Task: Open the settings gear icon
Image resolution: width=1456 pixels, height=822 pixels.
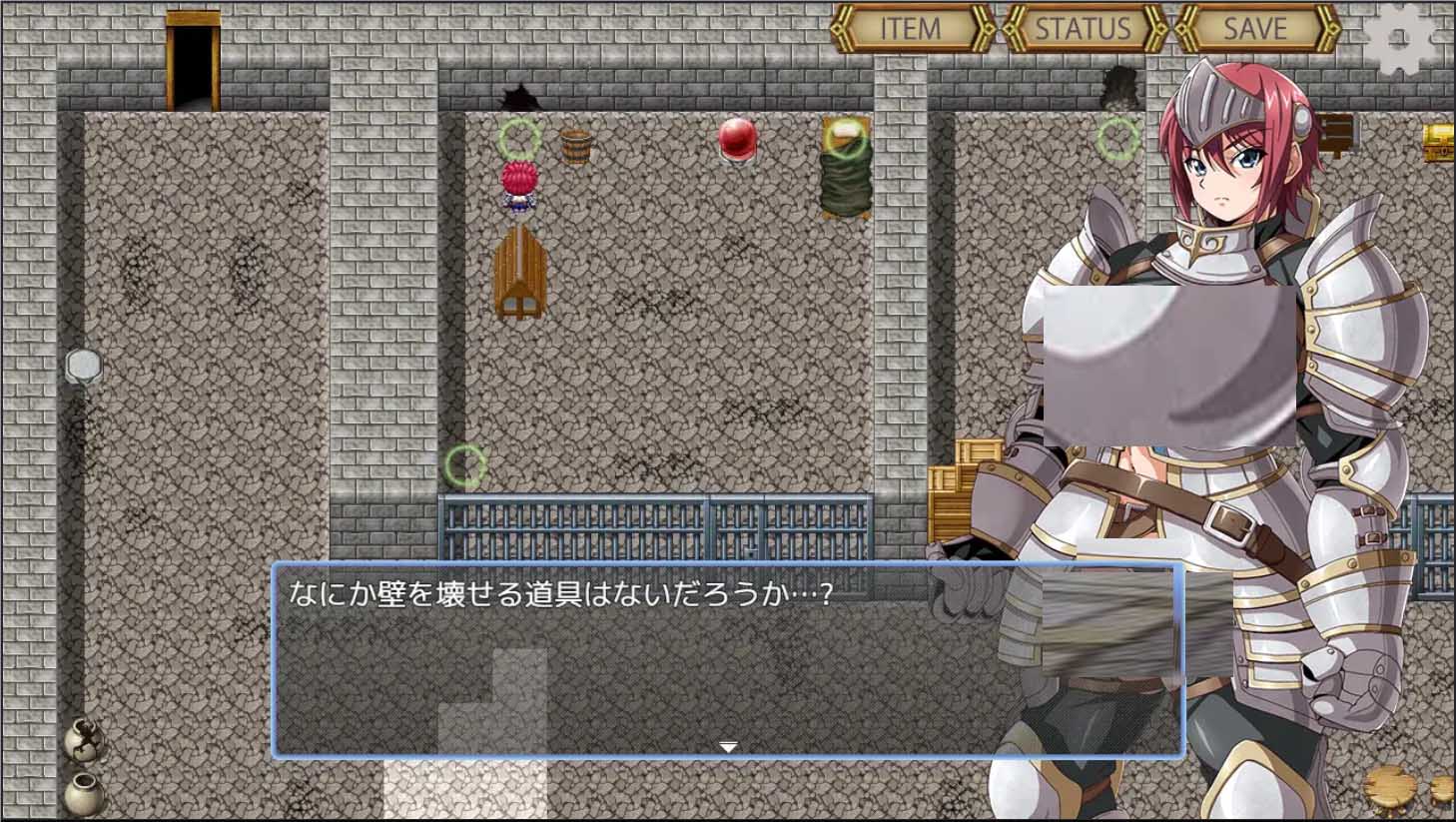Action: 1400,37
